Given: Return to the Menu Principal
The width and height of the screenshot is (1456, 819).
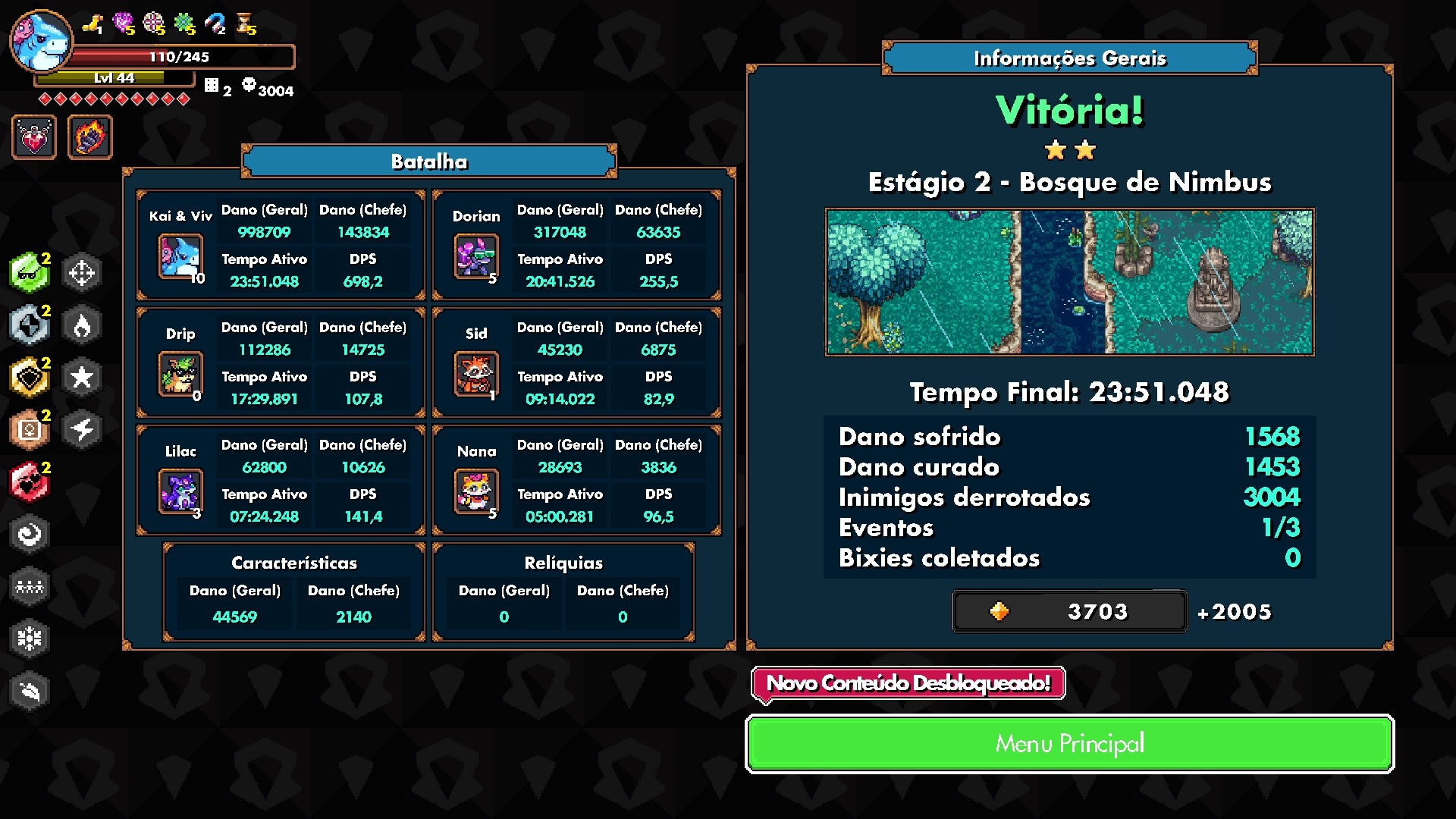Looking at the screenshot, I should click(1069, 744).
